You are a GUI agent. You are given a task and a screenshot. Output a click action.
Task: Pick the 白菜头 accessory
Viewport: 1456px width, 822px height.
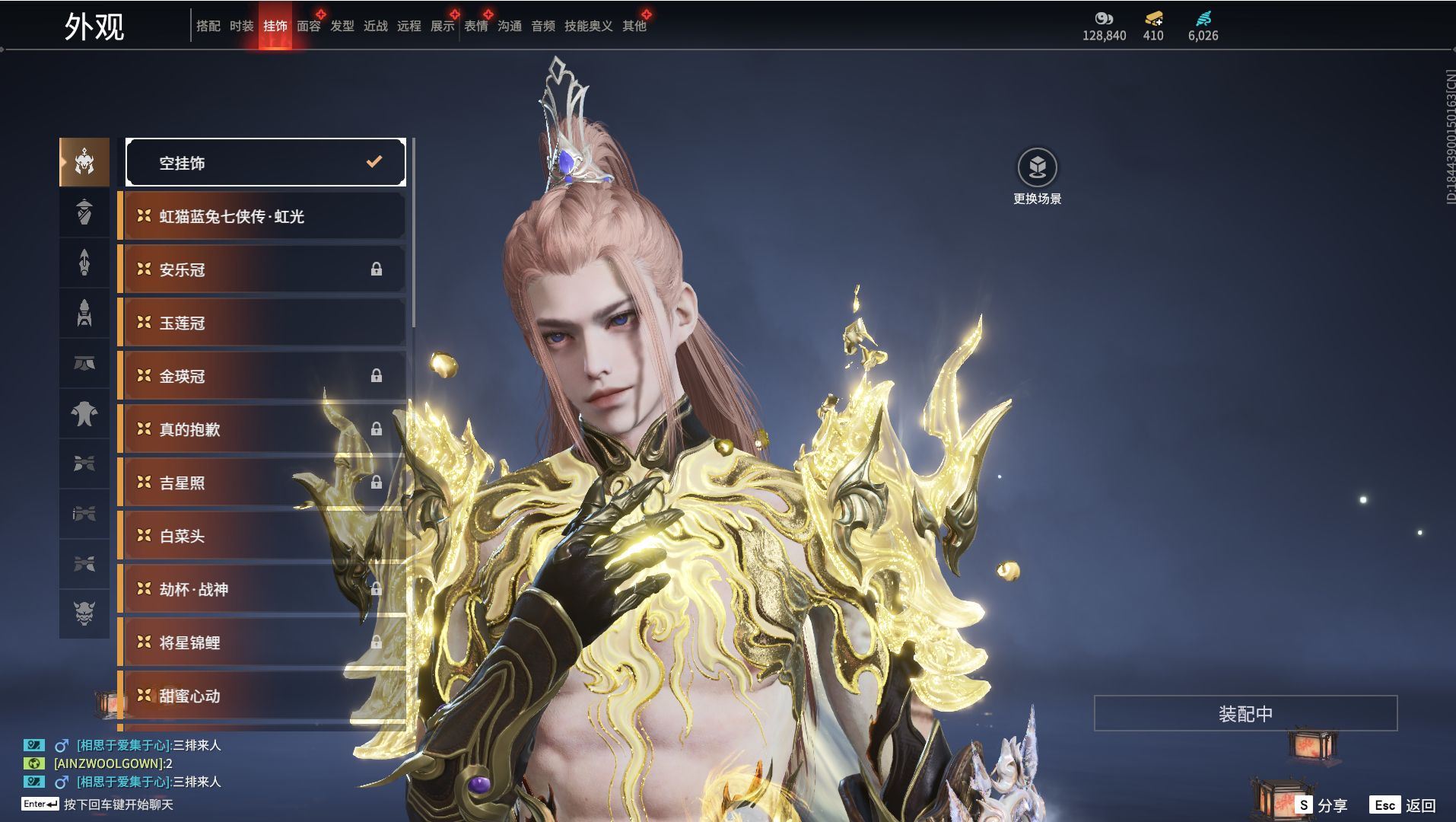[262, 536]
